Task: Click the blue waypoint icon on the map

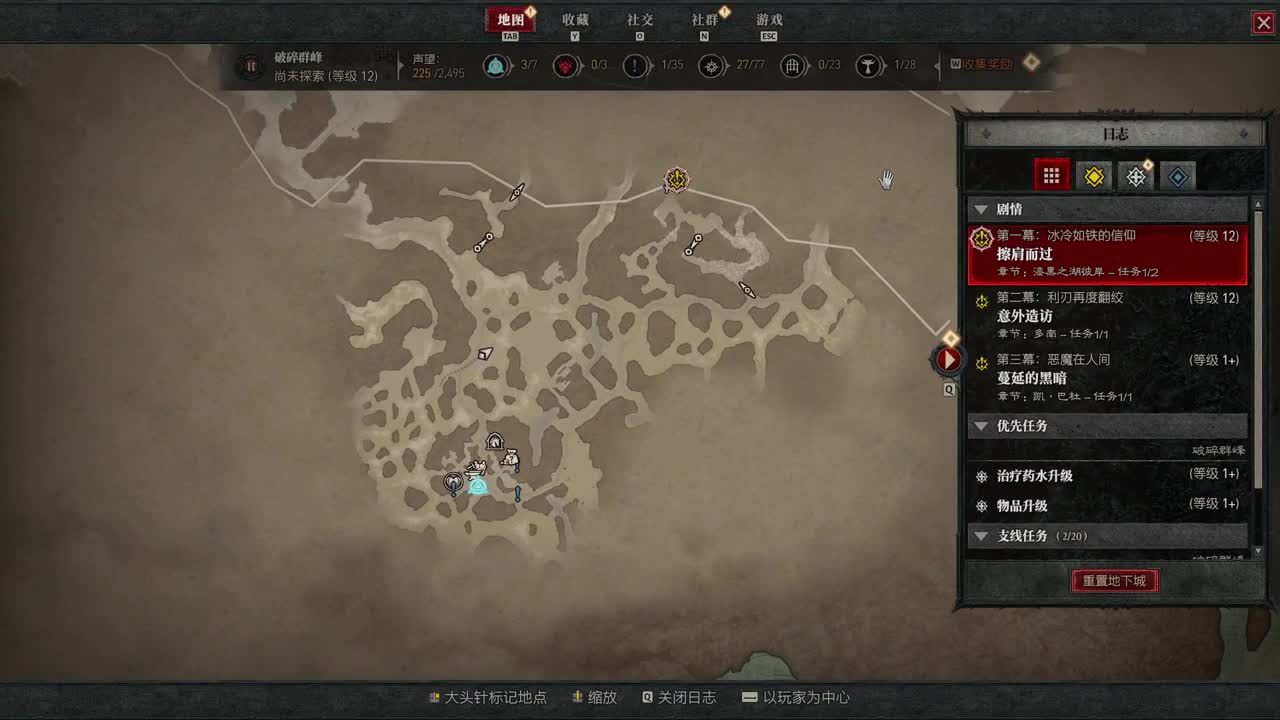Action: (477, 486)
